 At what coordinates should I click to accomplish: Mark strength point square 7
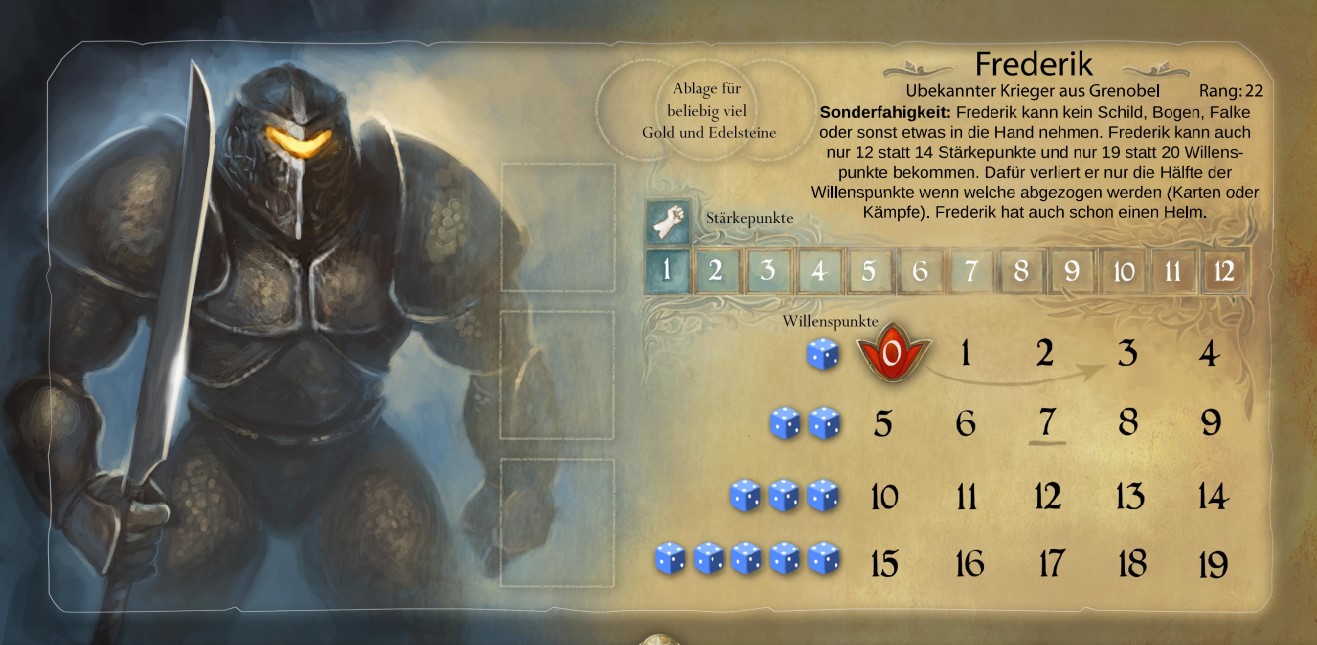click(x=970, y=270)
